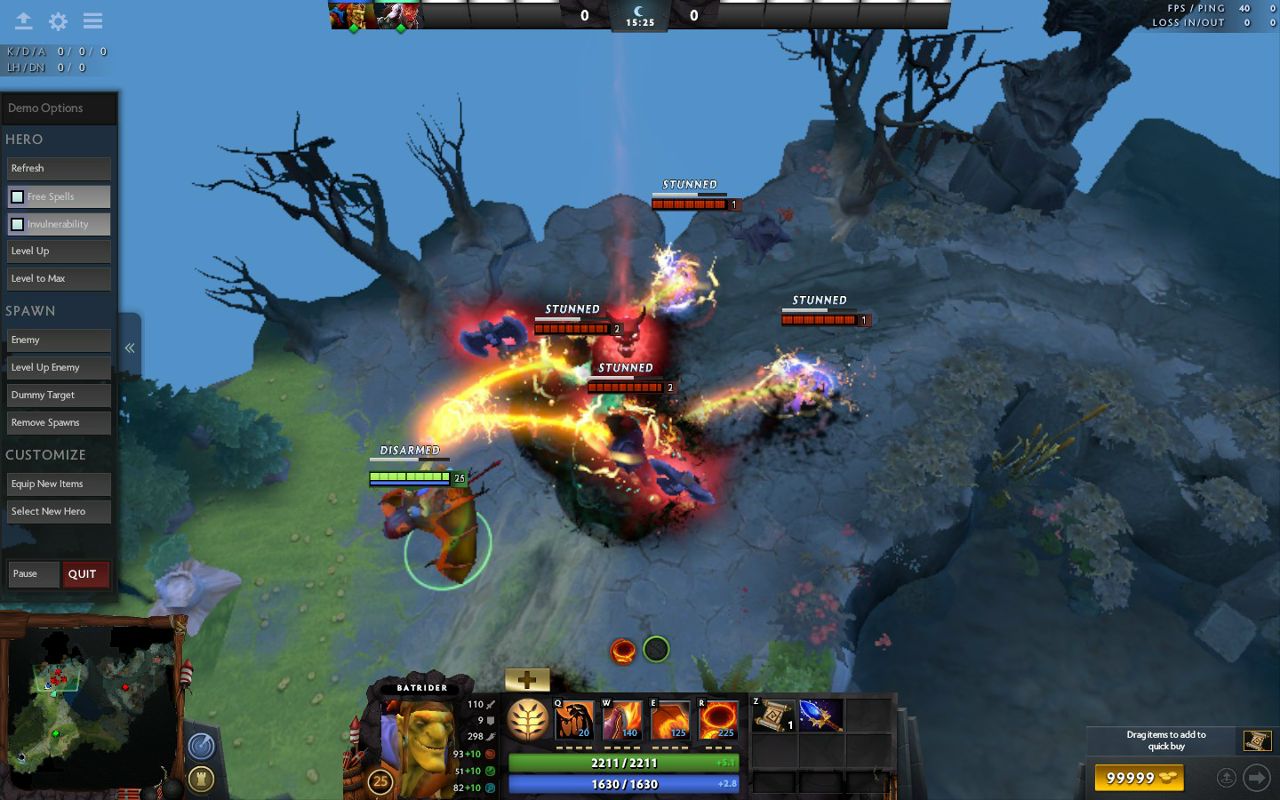
Task: Remove Spawns from the demo
Action: 58,423
